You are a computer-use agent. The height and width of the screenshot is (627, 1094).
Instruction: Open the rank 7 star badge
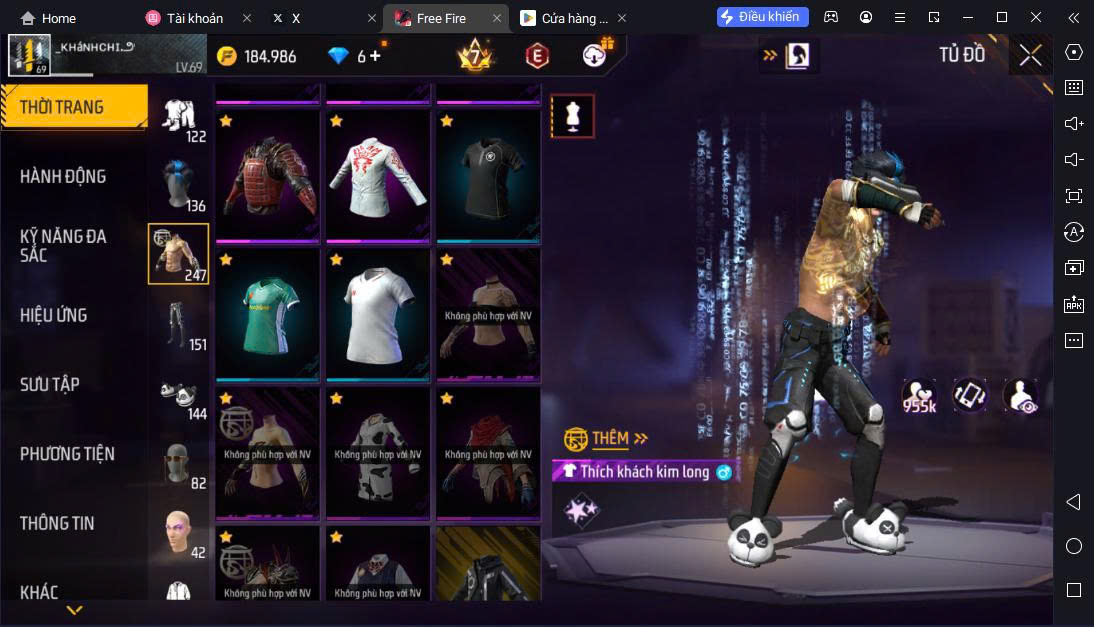click(474, 56)
